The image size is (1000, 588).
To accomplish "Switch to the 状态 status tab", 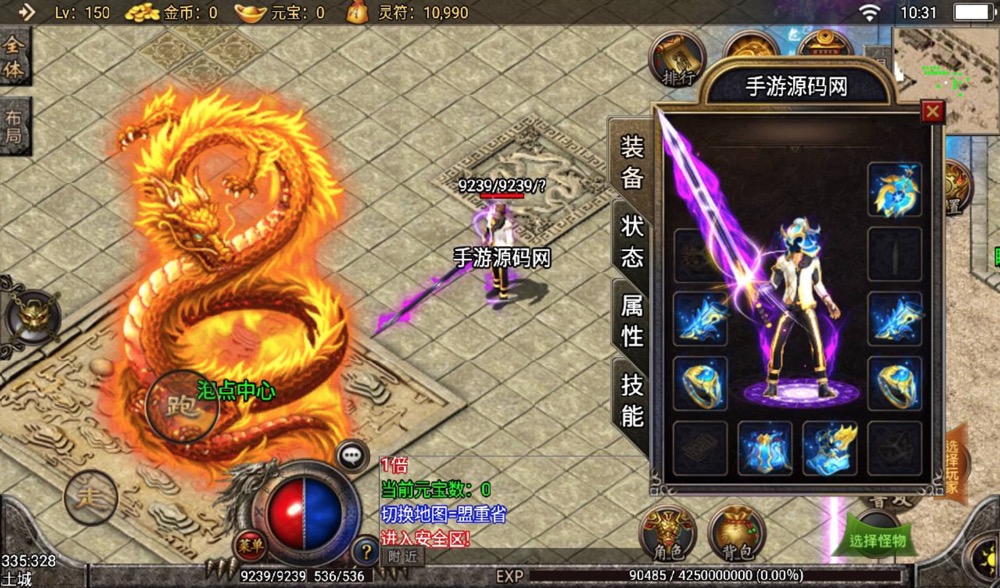I will coord(632,240).
